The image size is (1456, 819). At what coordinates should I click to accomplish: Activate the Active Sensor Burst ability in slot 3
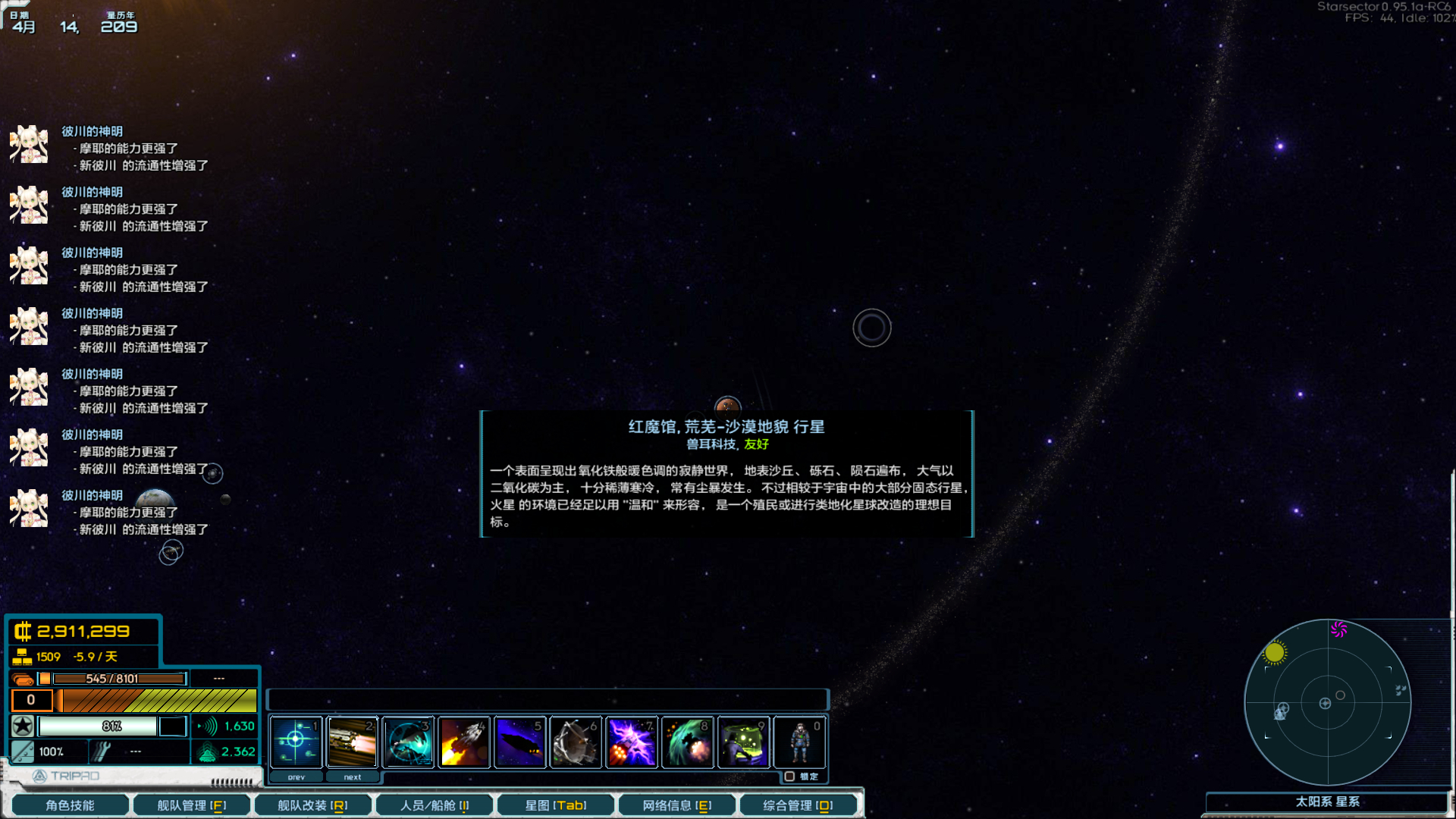coord(408,742)
